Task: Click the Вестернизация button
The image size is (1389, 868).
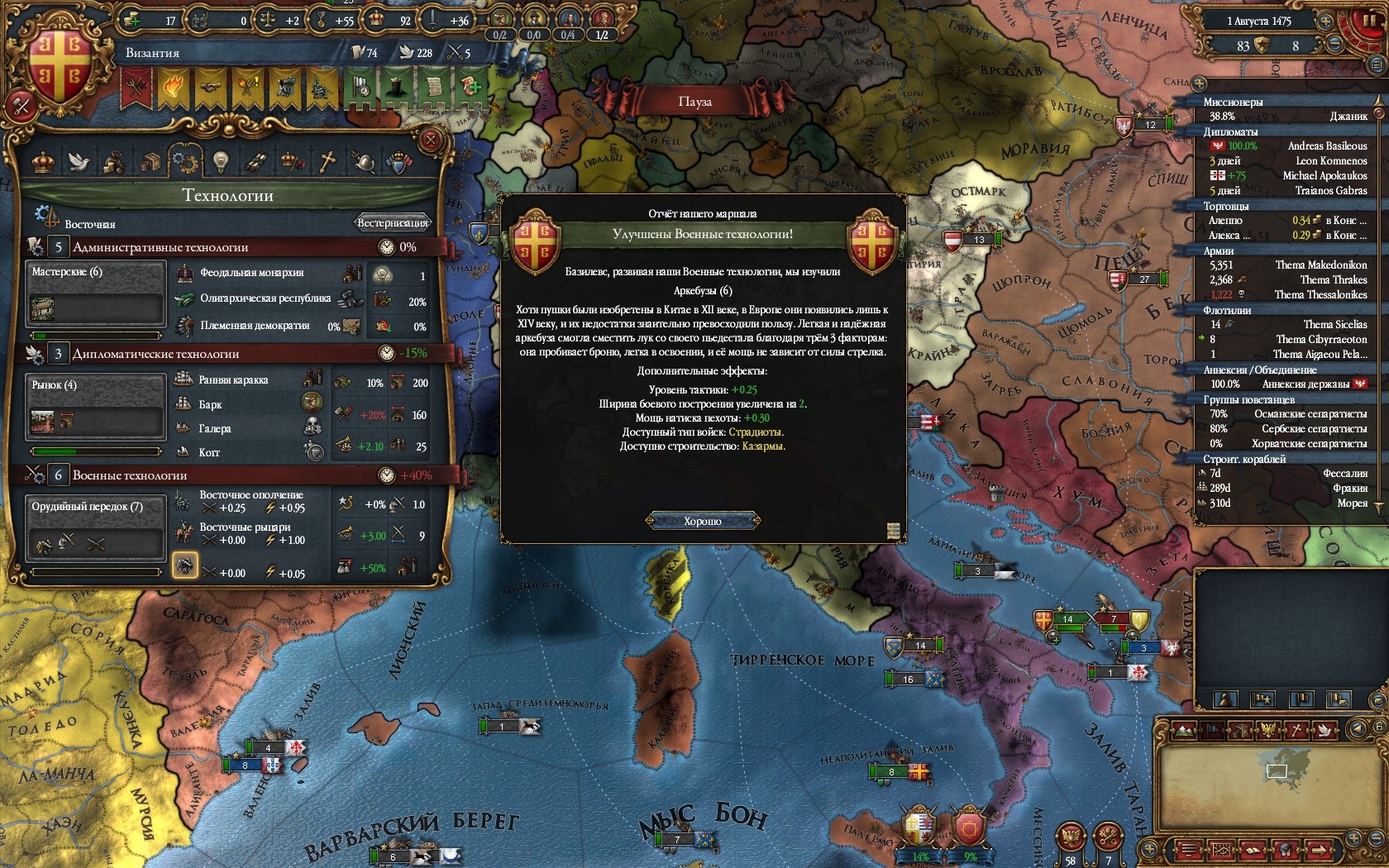Action: click(x=393, y=222)
